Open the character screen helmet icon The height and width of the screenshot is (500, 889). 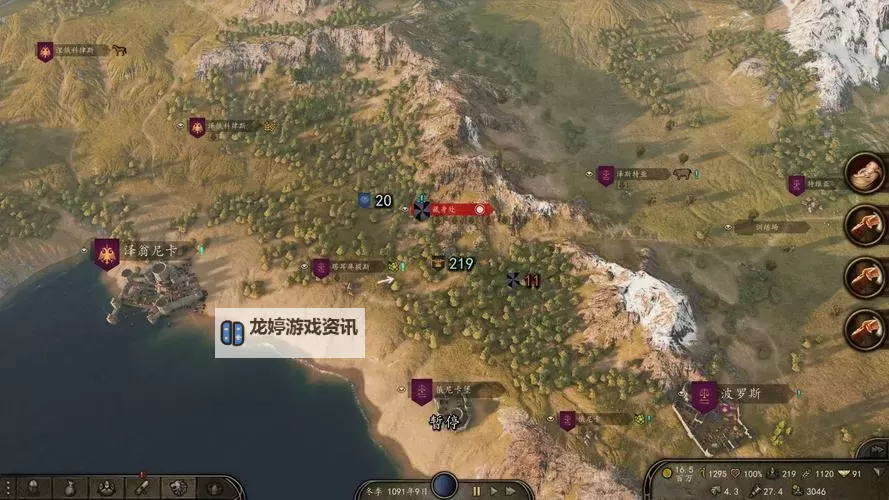[x=35, y=488]
